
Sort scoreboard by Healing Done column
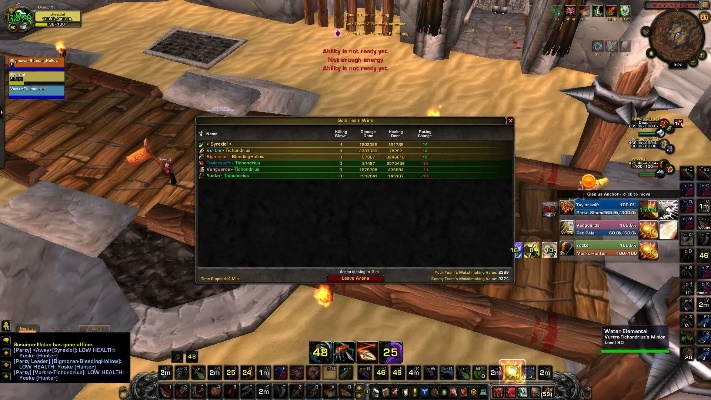tap(396, 132)
